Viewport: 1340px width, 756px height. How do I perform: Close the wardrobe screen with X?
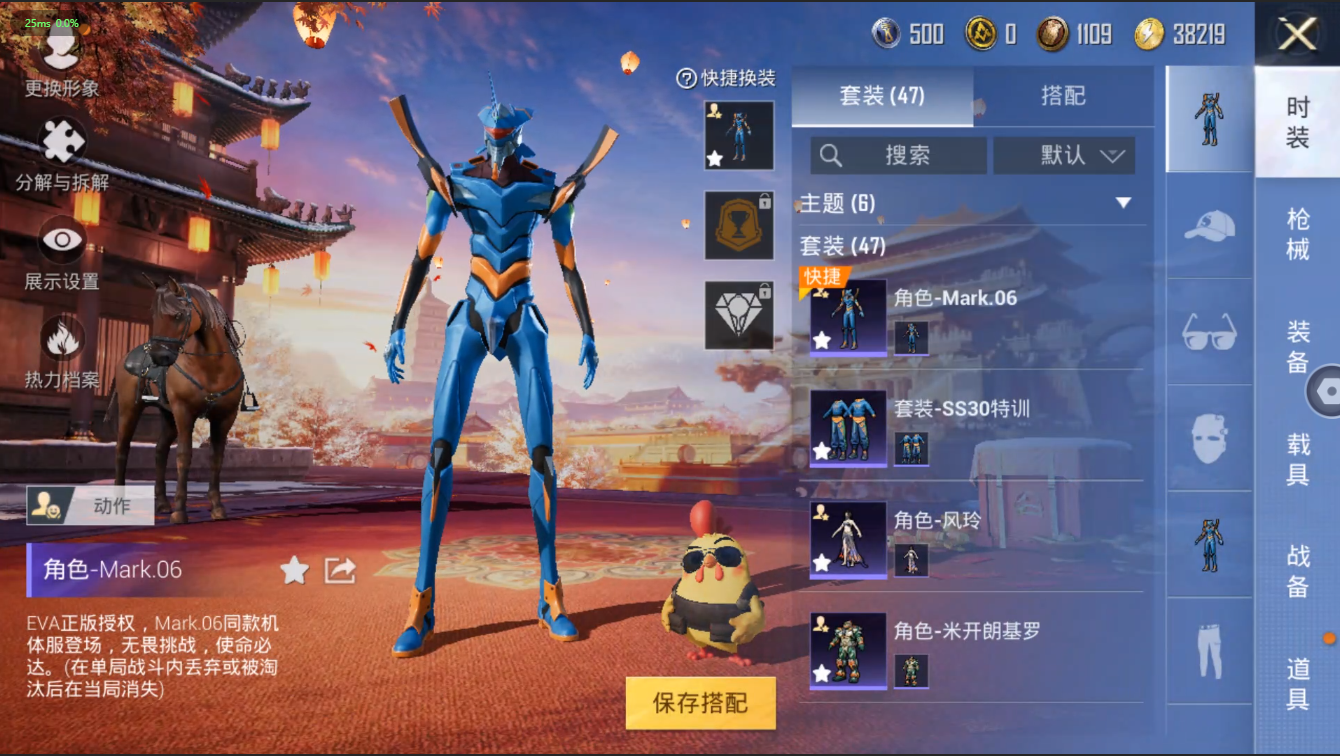(1297, 35)
